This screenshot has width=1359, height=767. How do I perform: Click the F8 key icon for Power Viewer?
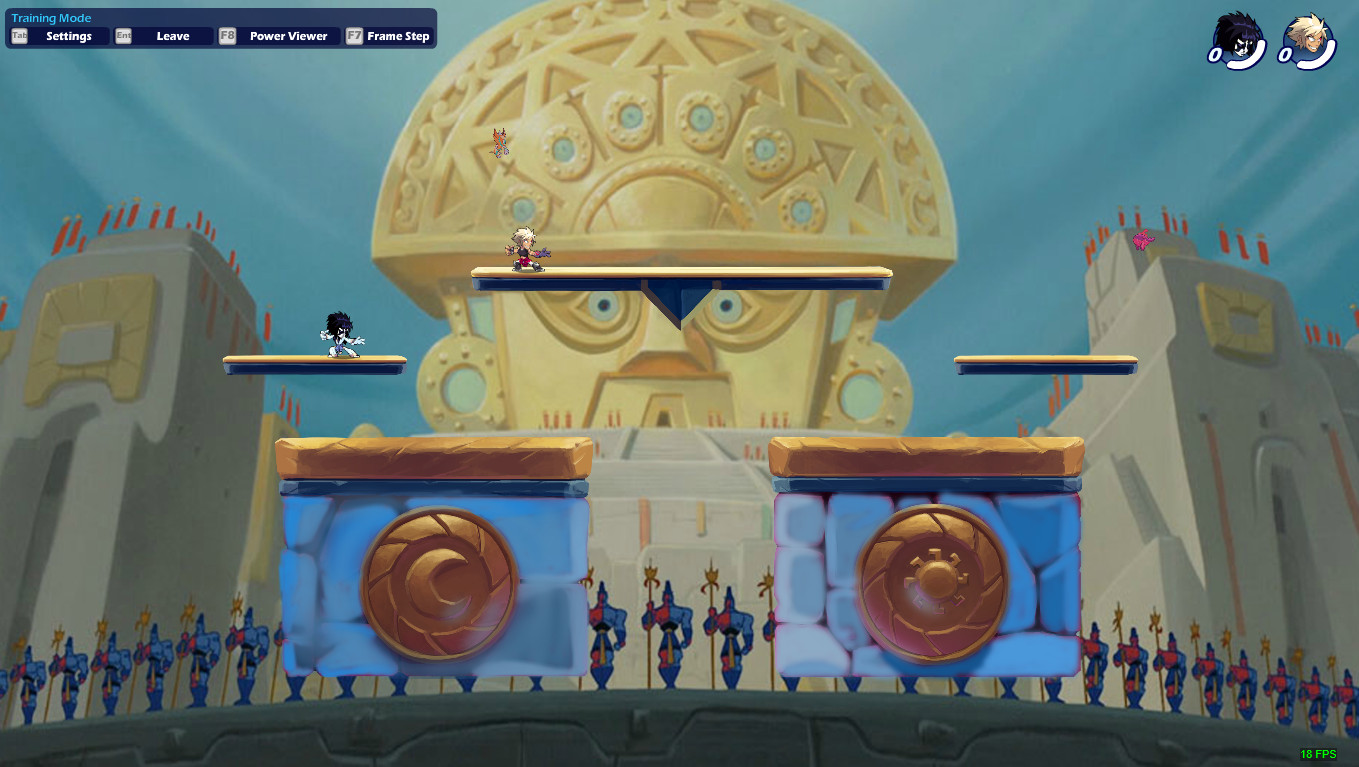tap(226, 35)
